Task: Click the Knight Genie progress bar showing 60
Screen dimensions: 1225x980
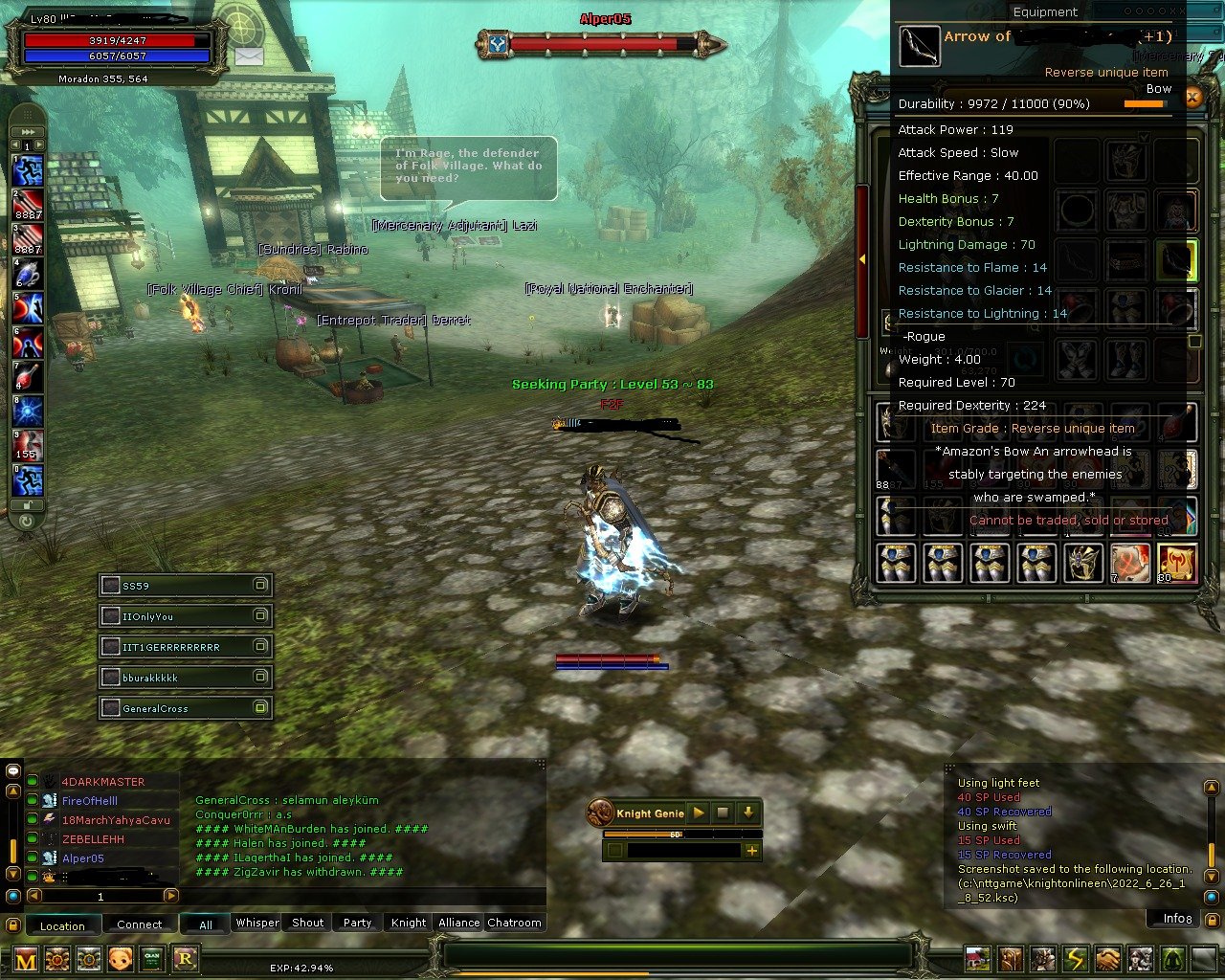Action: click(x=675, y=834)
